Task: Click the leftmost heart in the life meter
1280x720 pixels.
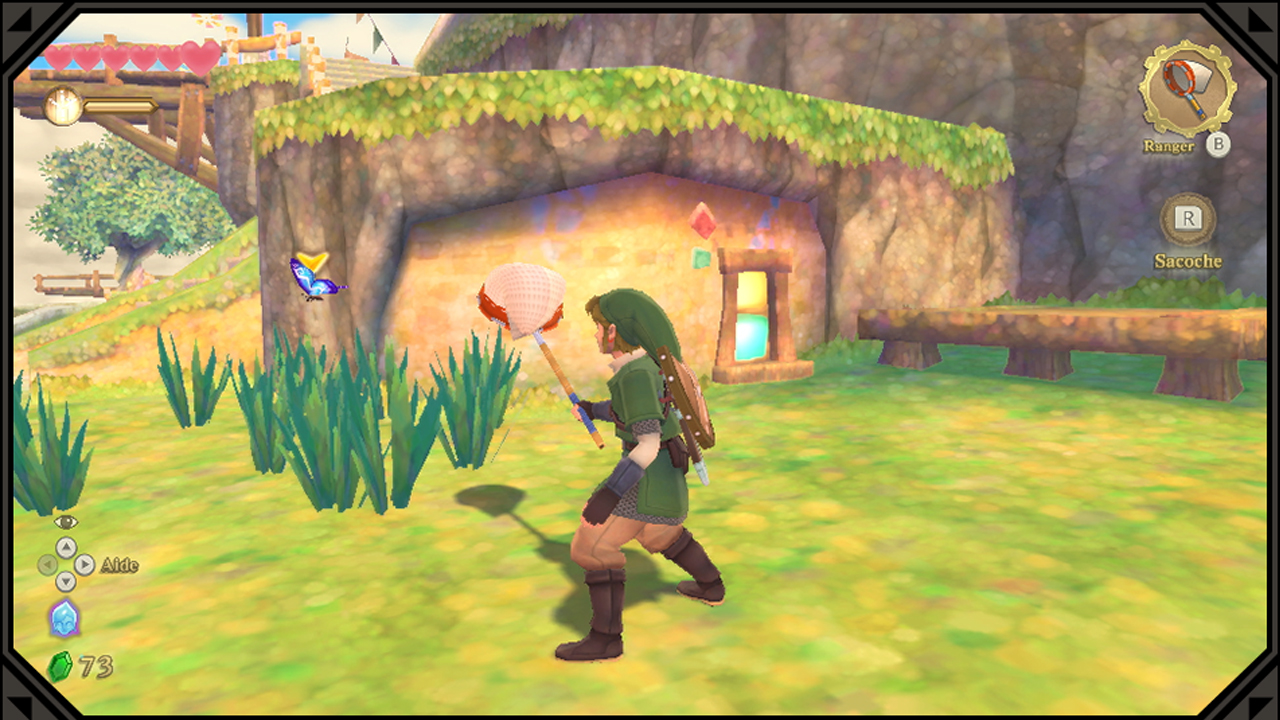Action: (60, 60)
